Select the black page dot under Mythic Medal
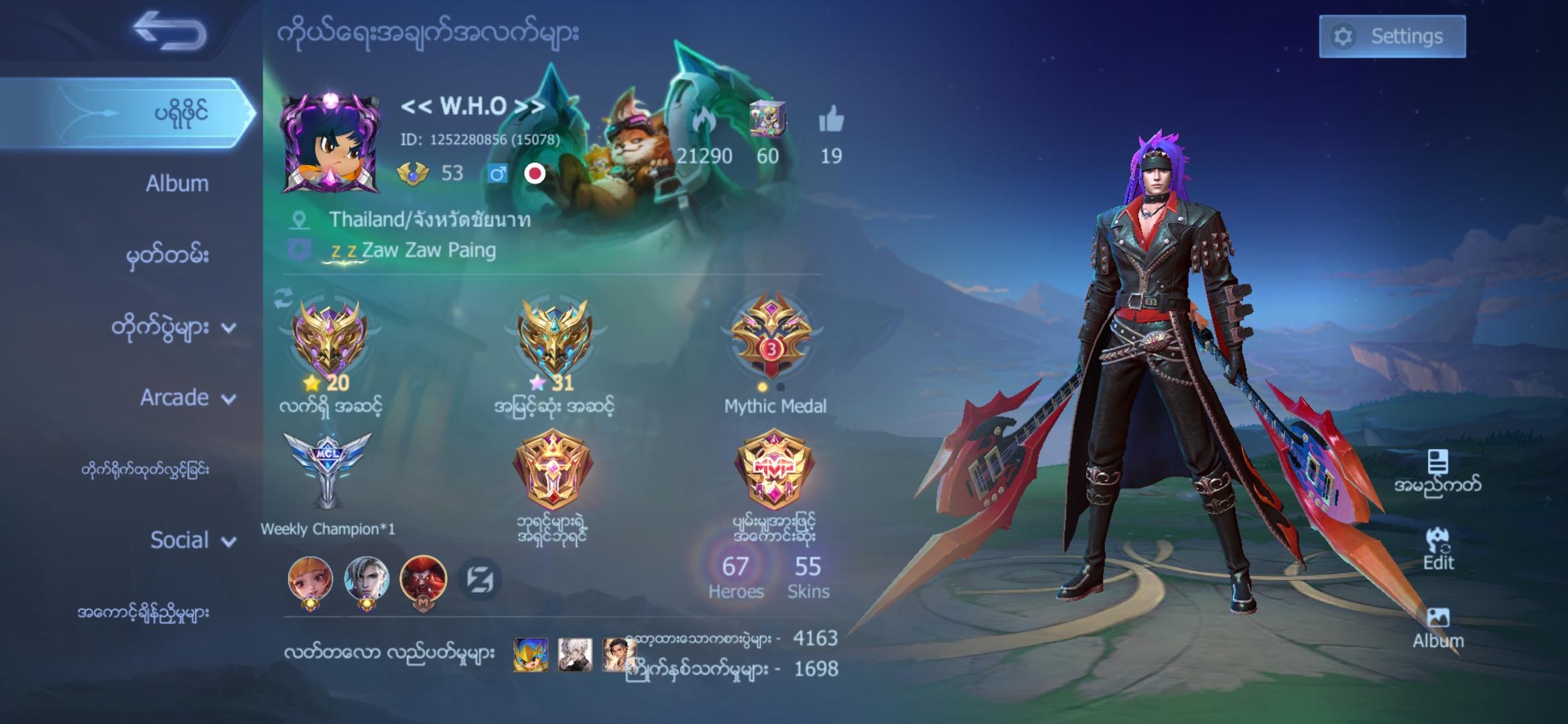1568x724 pixels. pyautogui.click(x=780, y=387)
